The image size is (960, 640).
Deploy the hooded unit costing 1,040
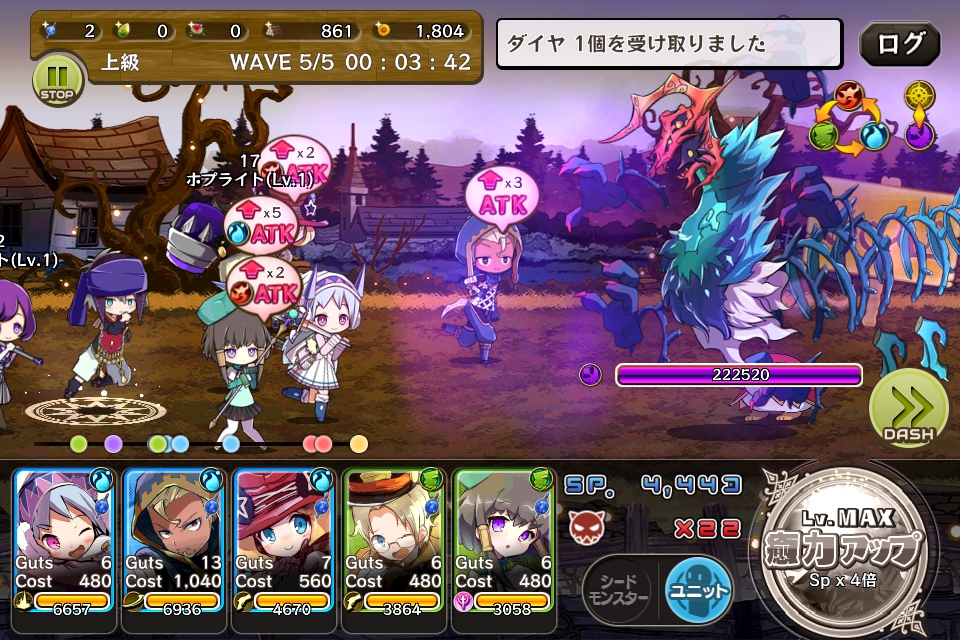175,540
